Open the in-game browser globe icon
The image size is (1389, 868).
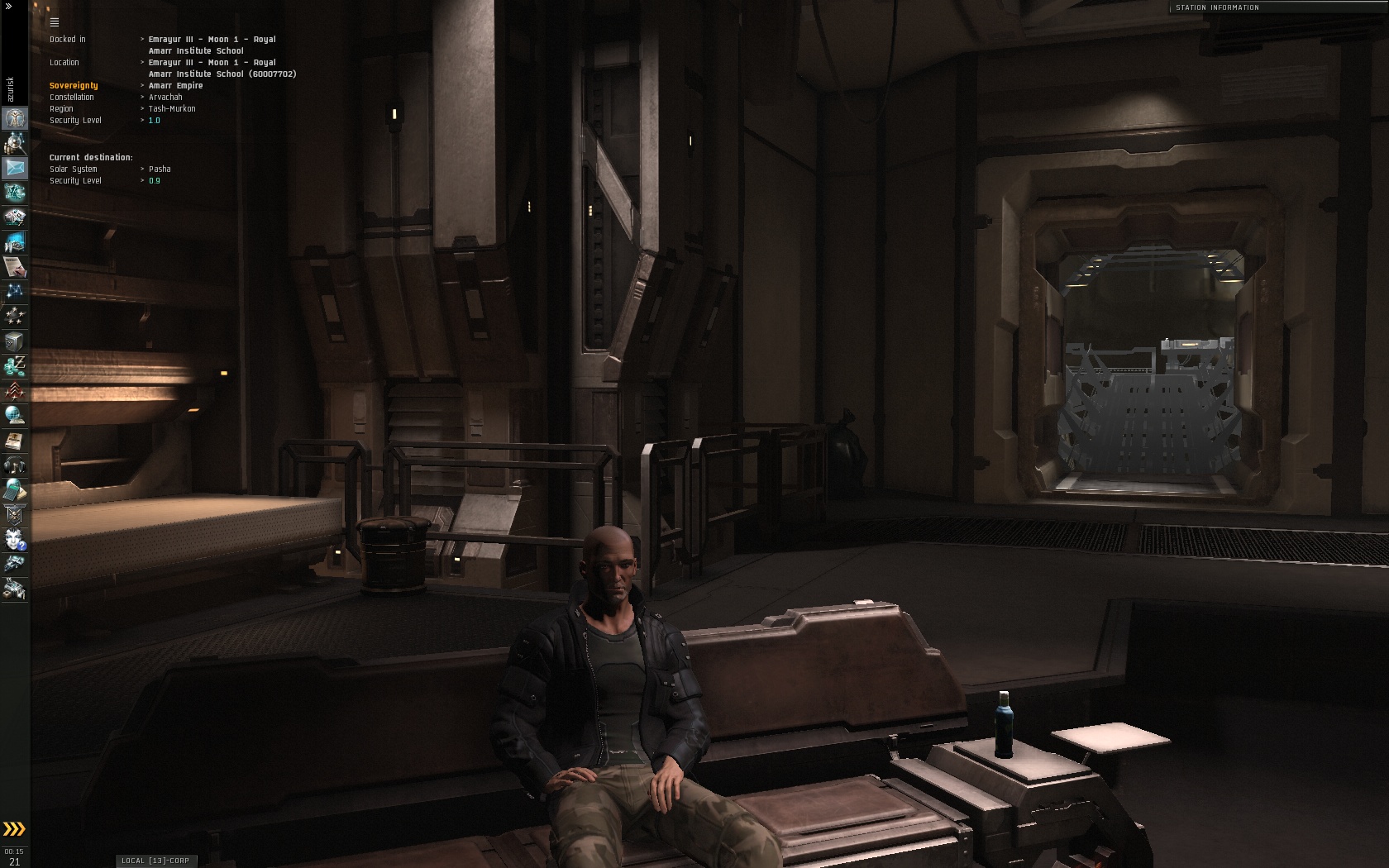(15, 416)
